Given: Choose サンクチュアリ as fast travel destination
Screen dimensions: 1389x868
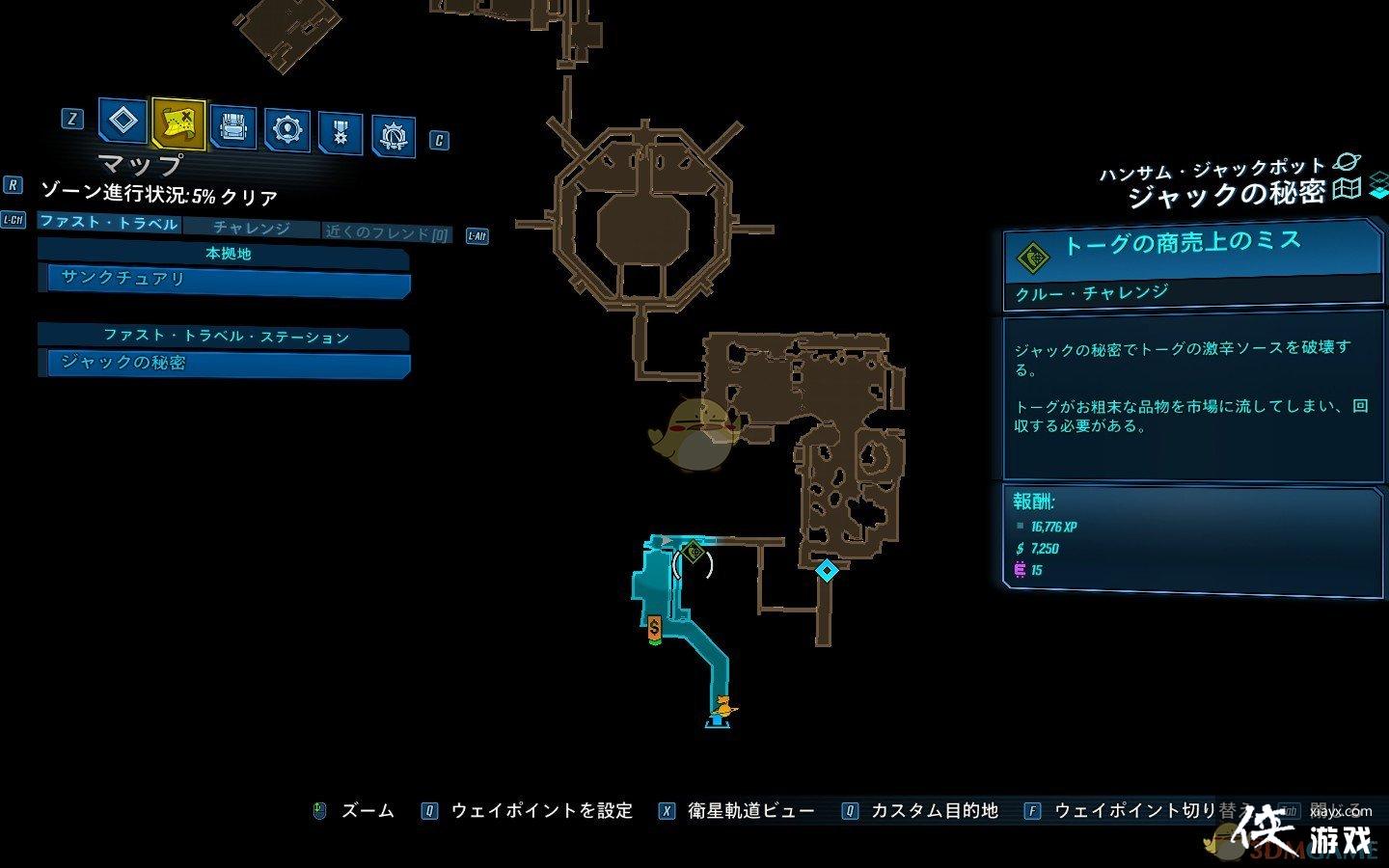Looking at the screenshot, I should [224, 279].
